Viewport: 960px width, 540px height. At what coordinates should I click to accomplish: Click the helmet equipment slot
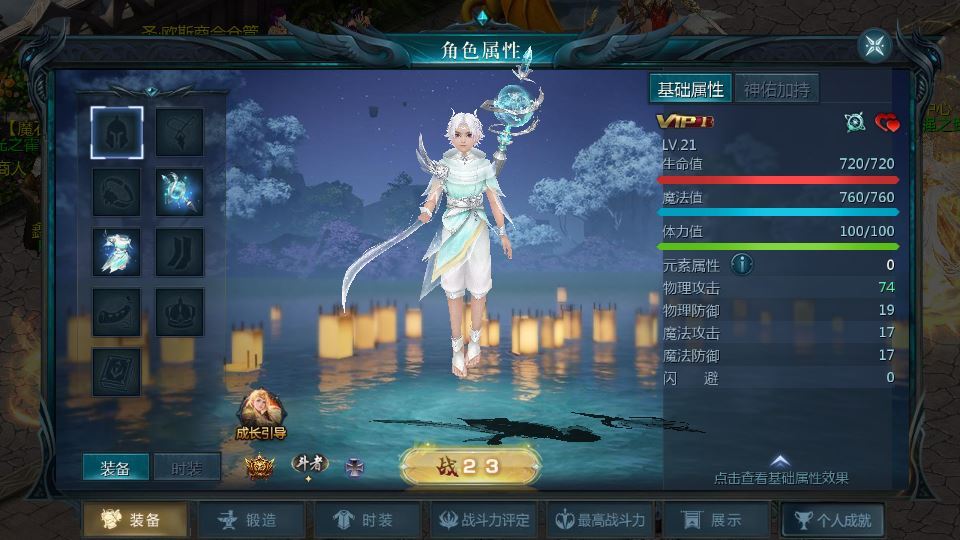coord(117,132)
